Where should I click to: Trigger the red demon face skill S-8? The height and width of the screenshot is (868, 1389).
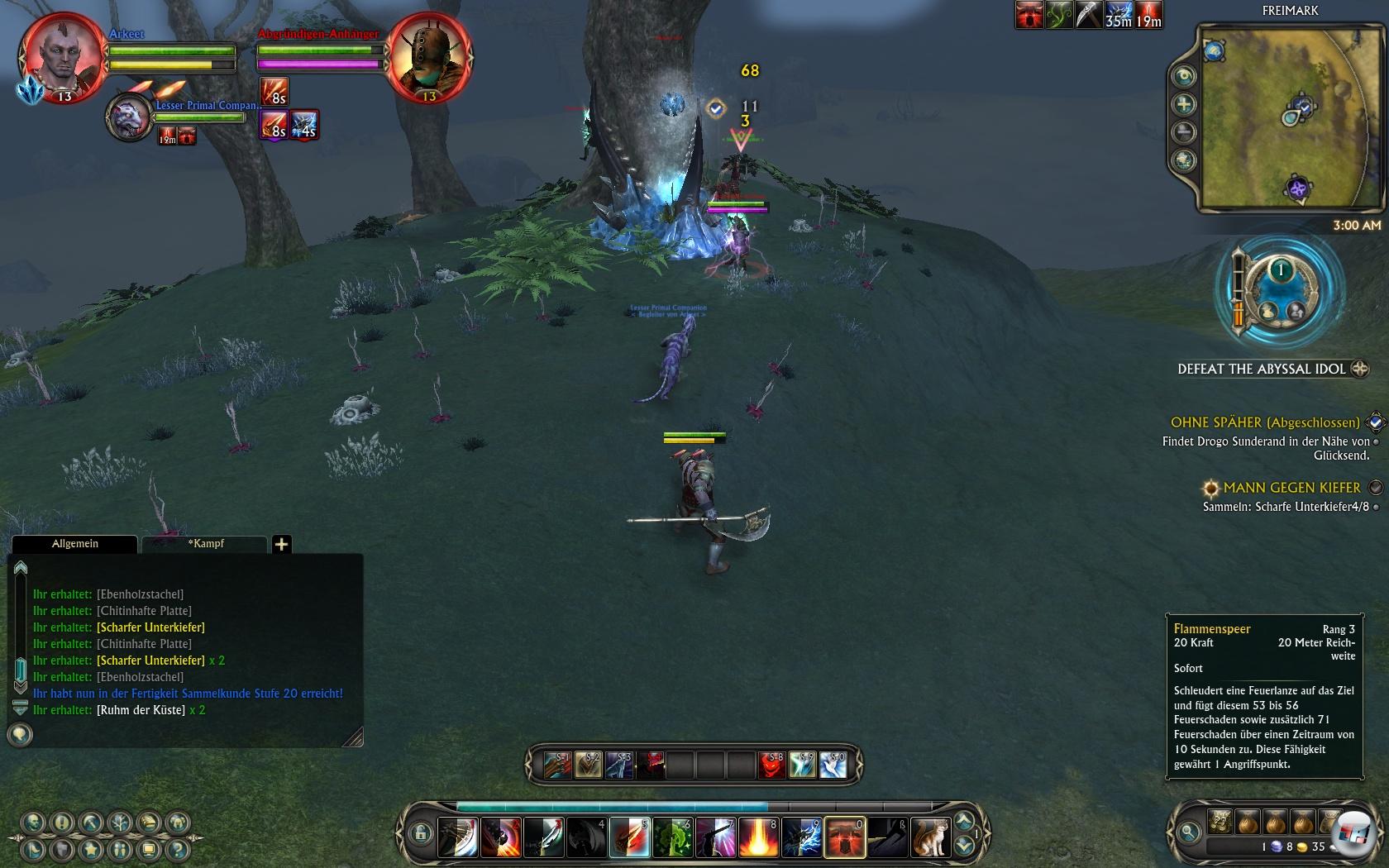tap(771, 765)
